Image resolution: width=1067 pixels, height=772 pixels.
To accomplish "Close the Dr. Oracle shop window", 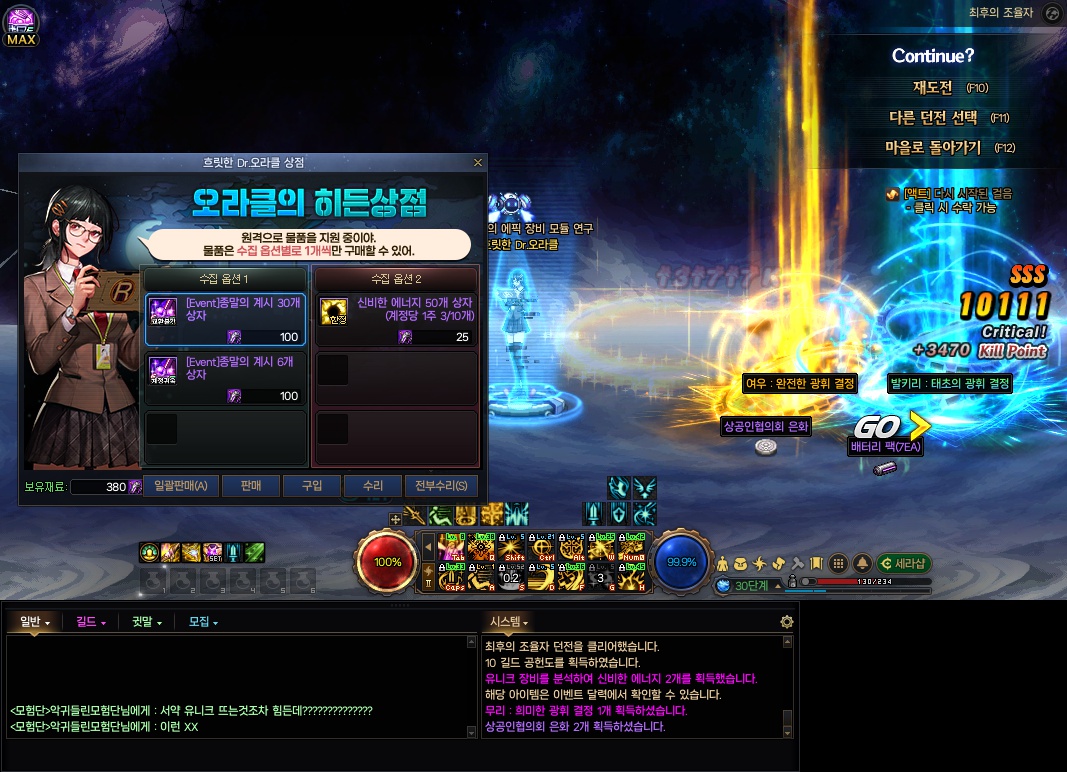I will click(x=477, y=162).
